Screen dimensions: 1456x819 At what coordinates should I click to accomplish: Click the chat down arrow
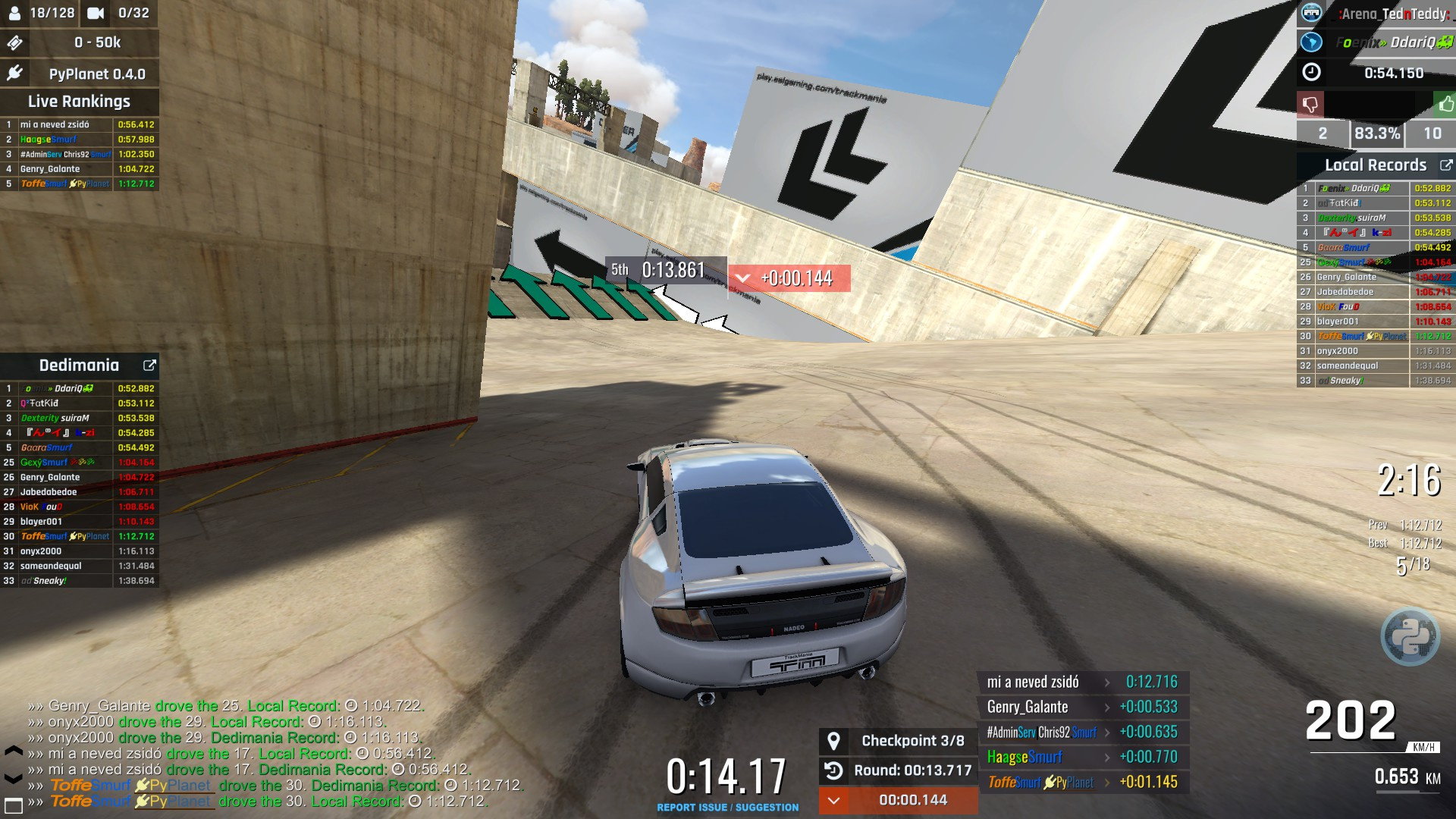(x=14, y=778)
